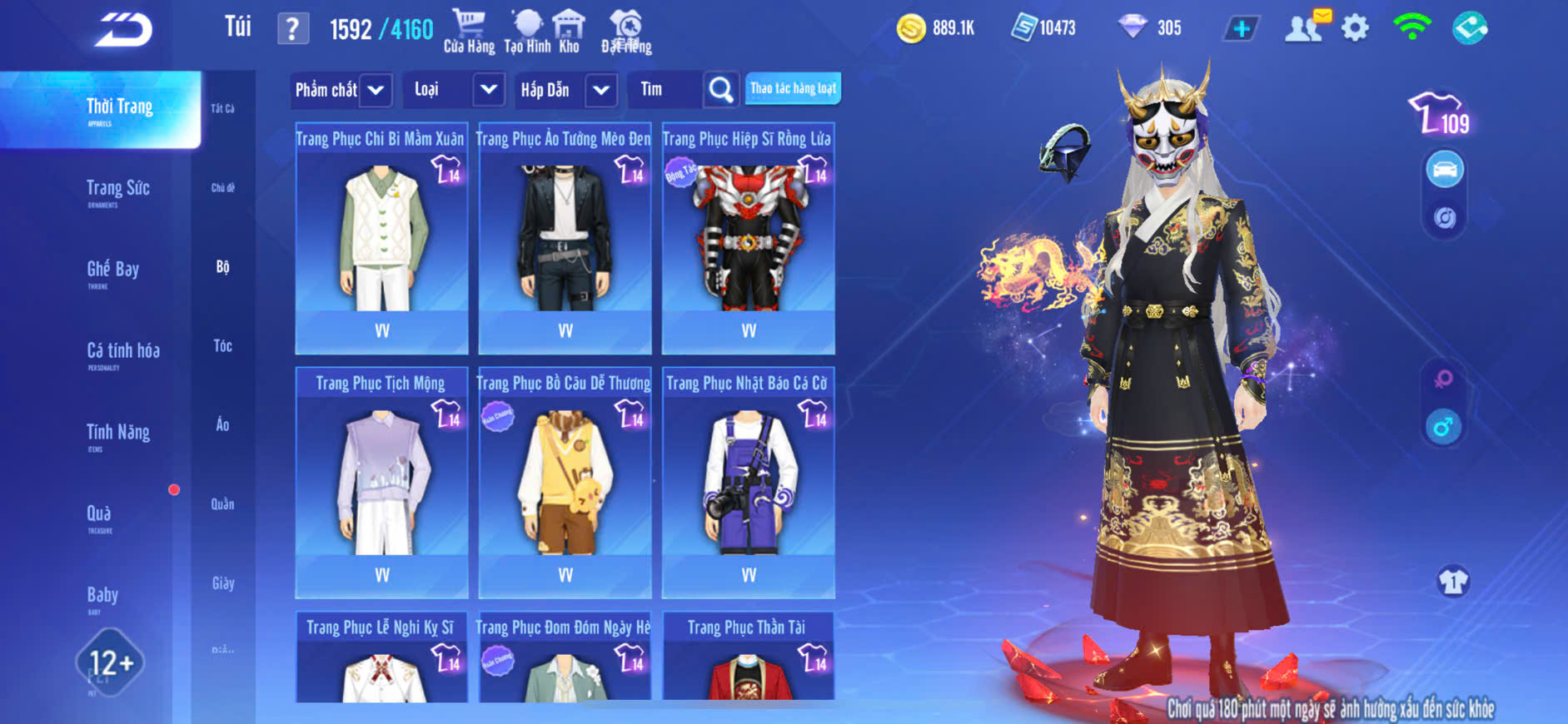Click the car icon beside the character
The height and width of the screenshot is (724, 1568).
[x=1445, y=170]
